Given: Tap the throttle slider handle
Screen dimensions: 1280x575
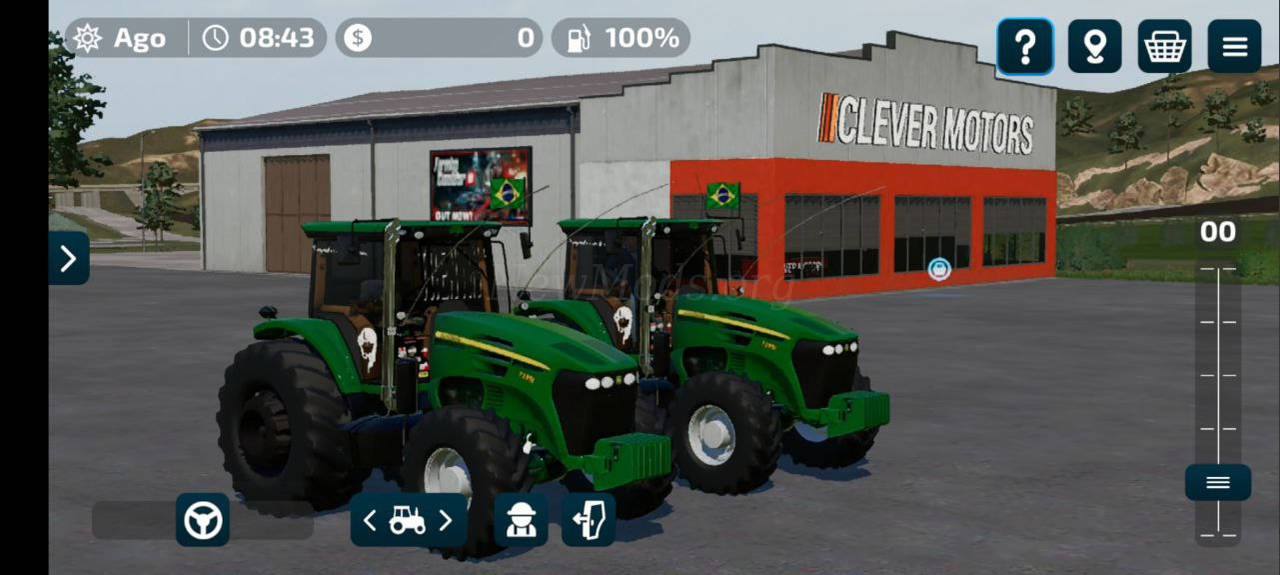Looking at the screenshot, I should pos(1217,483).
